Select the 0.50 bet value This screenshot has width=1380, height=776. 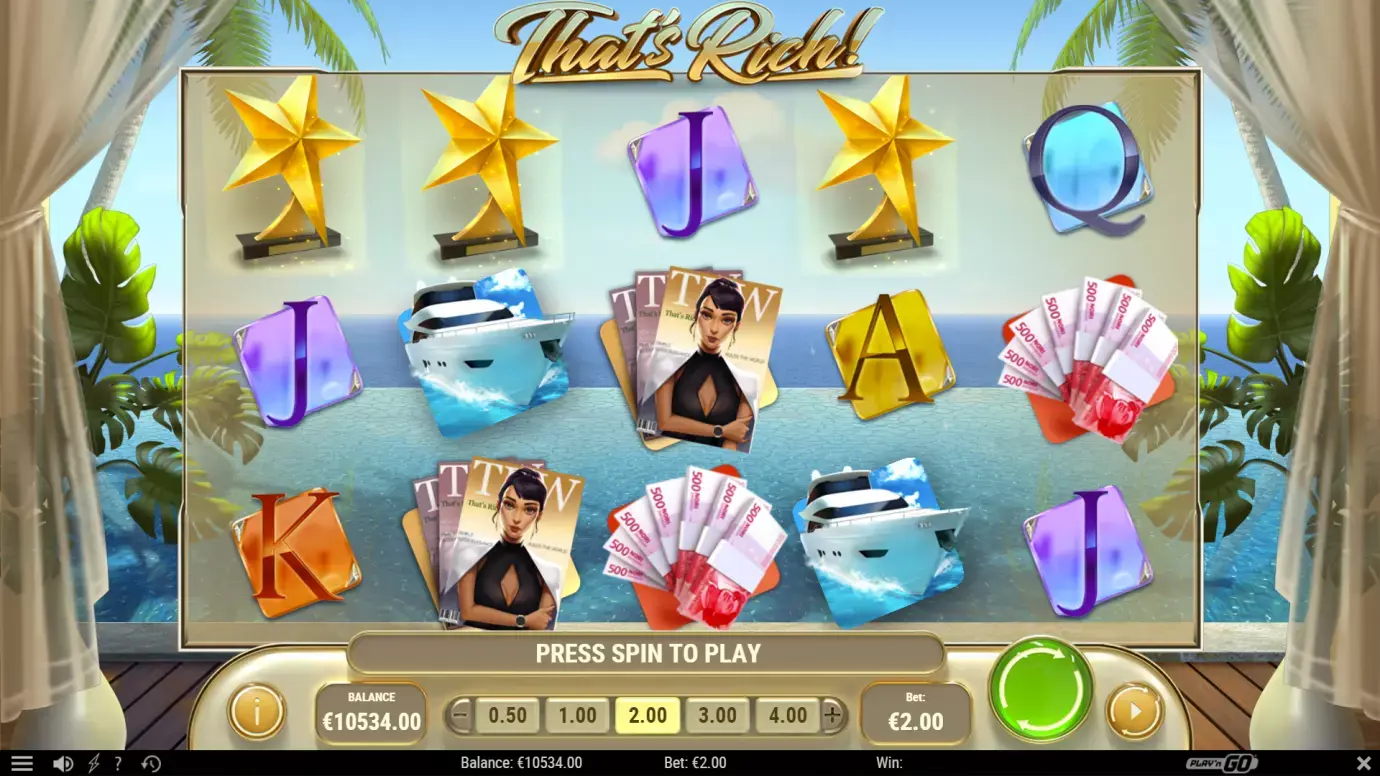(x=508, y=715)
